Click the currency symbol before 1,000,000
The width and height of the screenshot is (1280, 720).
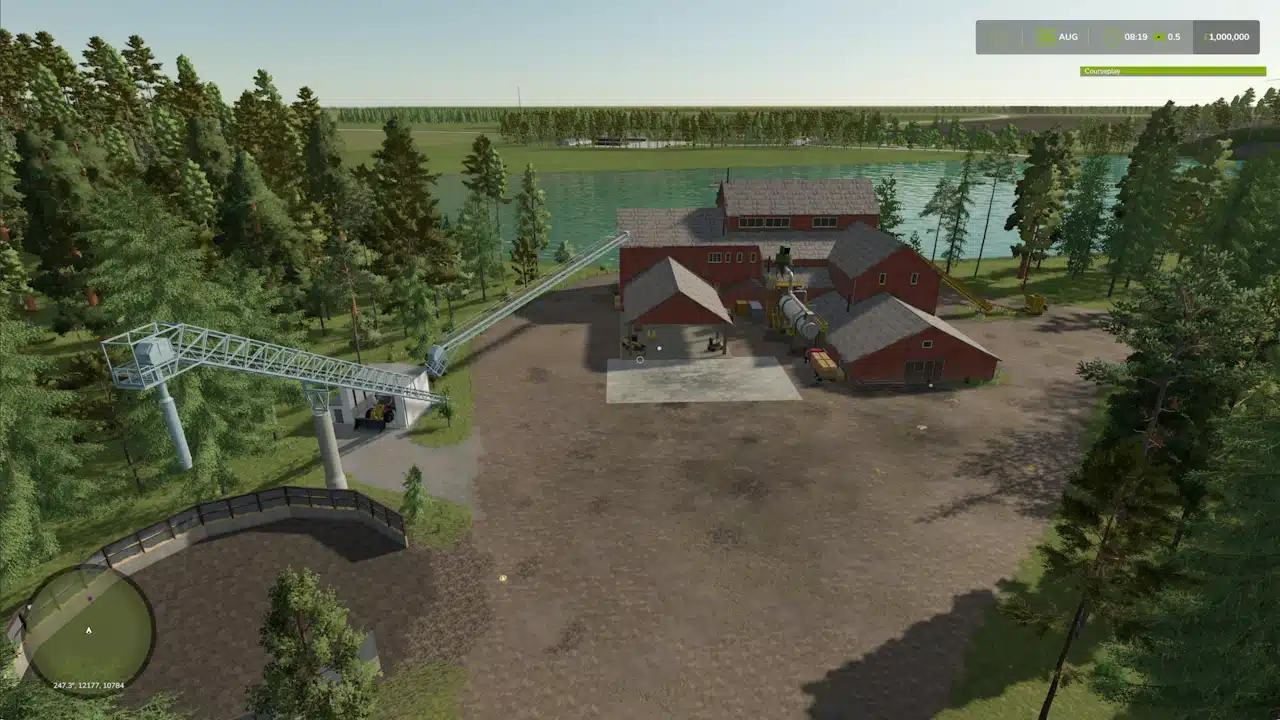[x=1207, y=37]
